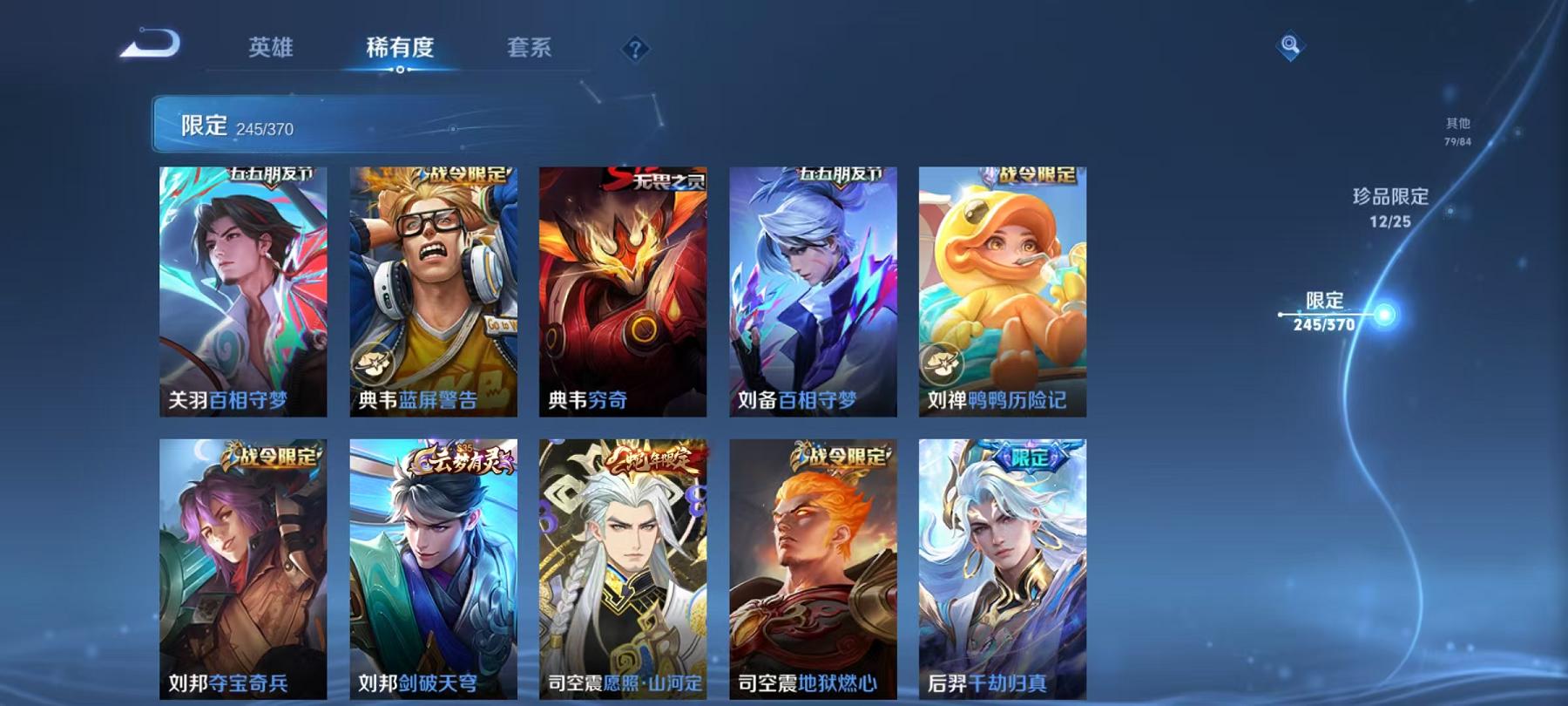Jump to the 其他 79/84 section

coord(1457,130)
